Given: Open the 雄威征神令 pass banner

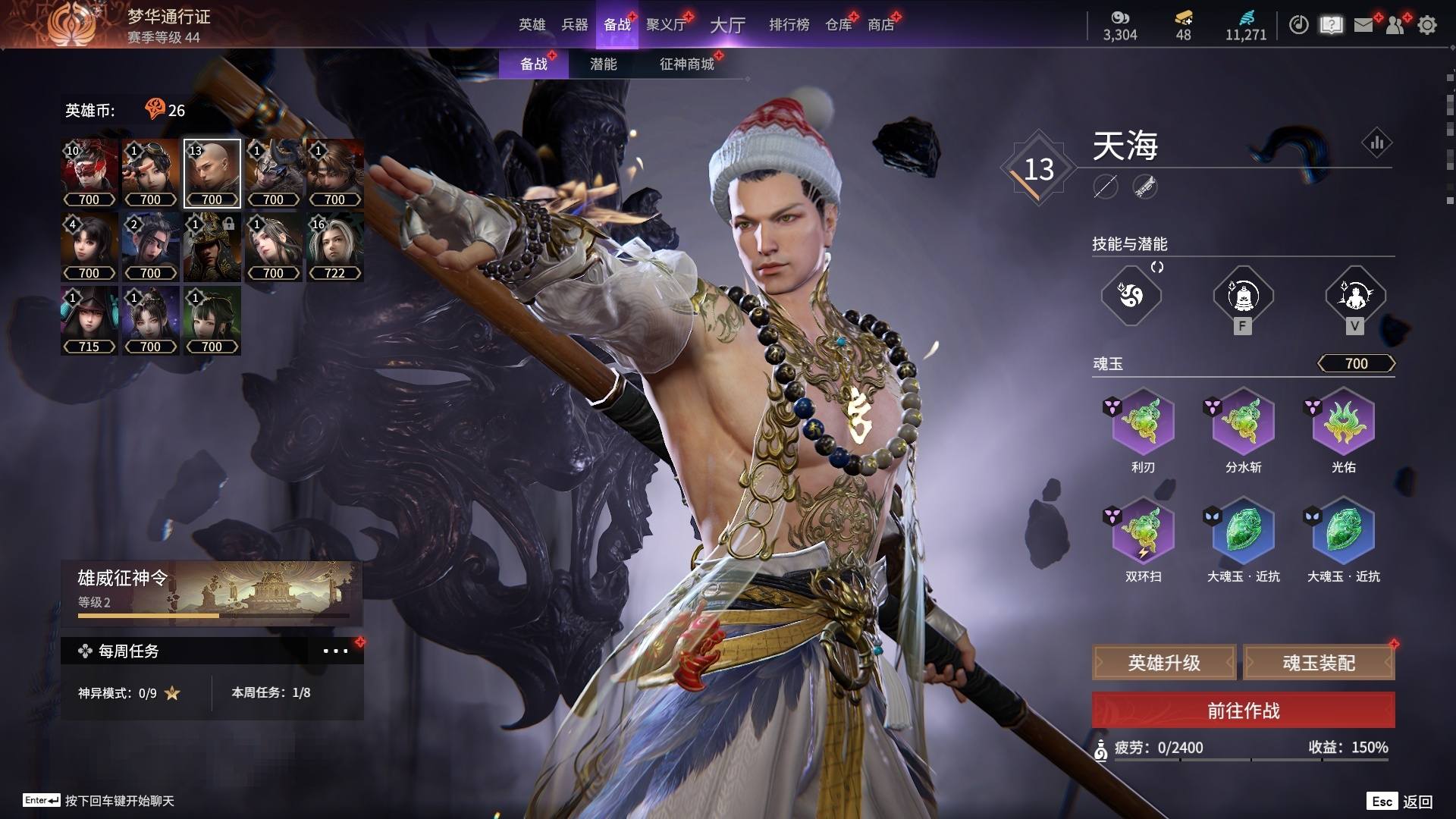Looking at the screenshot, I should click(212, 593).
